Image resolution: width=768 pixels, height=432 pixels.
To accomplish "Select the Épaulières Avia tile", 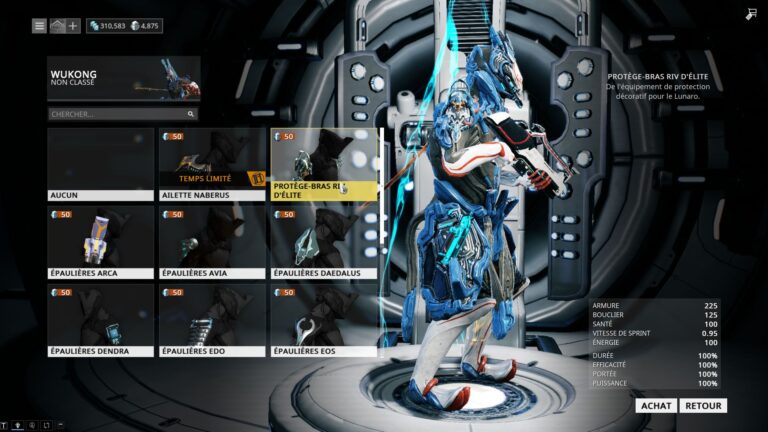I will pyautogui.click(x=212, y=241).
